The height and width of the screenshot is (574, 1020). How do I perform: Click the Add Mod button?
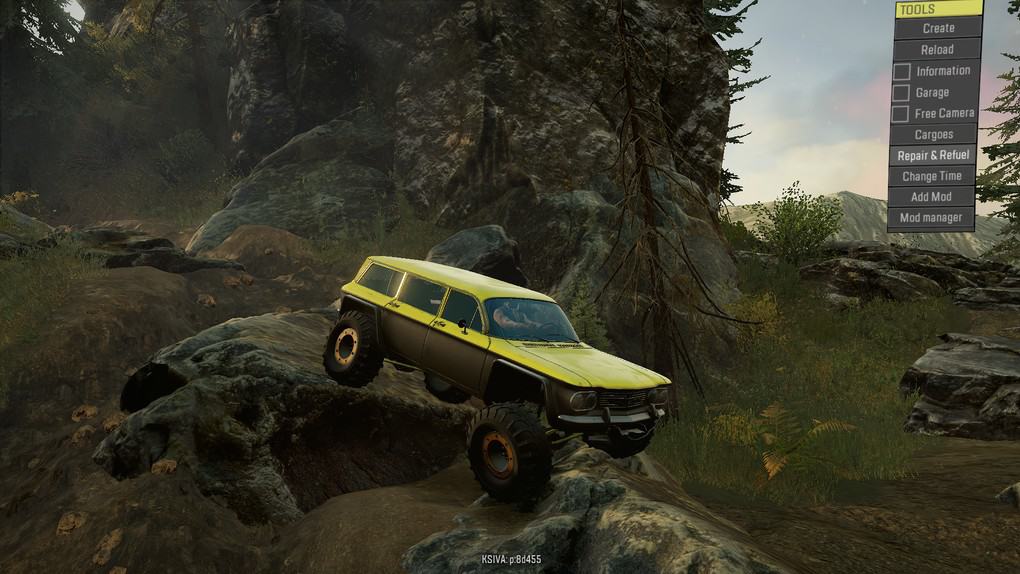point(931,197)
